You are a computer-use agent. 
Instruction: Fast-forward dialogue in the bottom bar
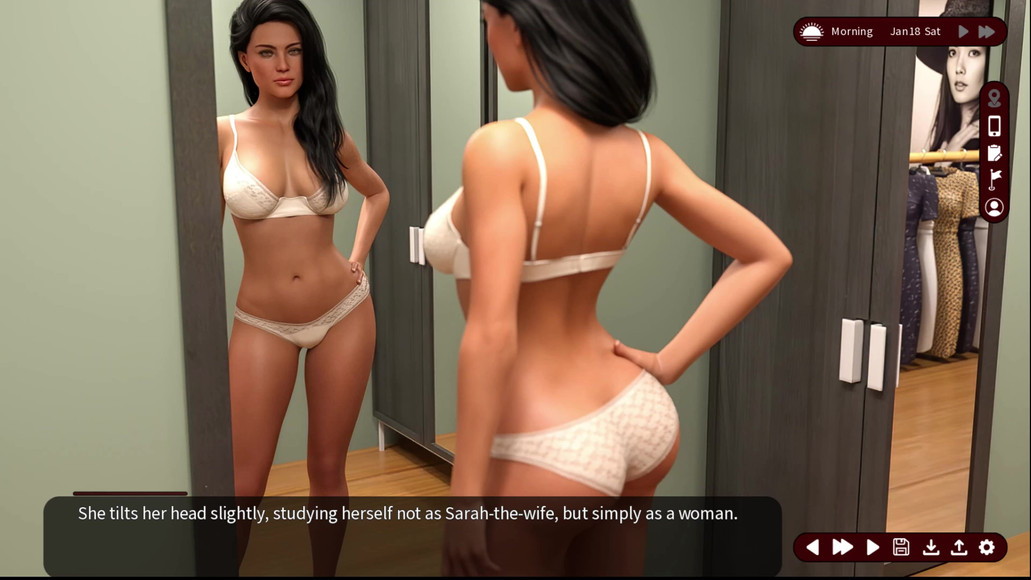tap(842, 547)
